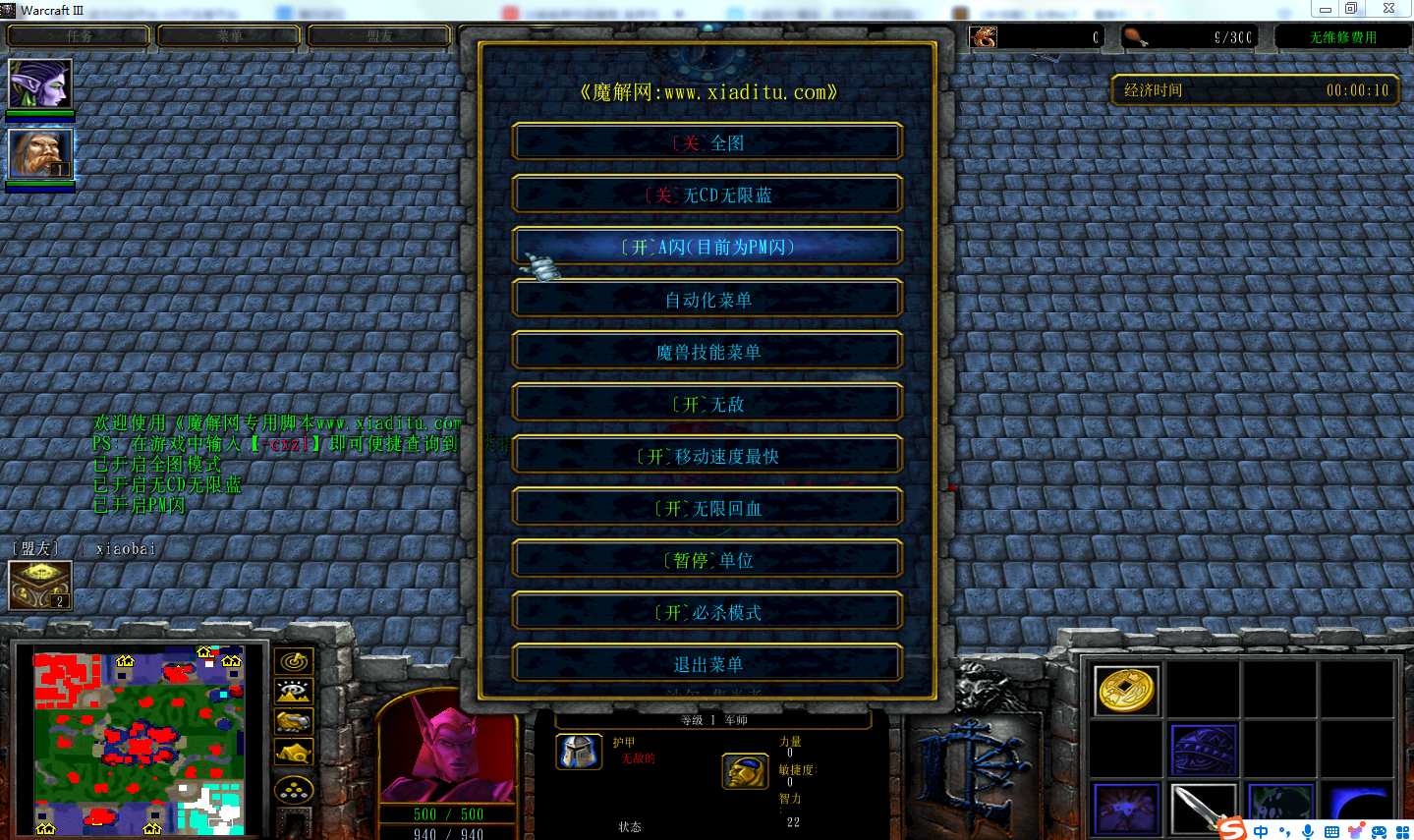Click the 暂停单位 pause units button
The width and height of the screenshot is (1414, 840).
tap(707, 559)
